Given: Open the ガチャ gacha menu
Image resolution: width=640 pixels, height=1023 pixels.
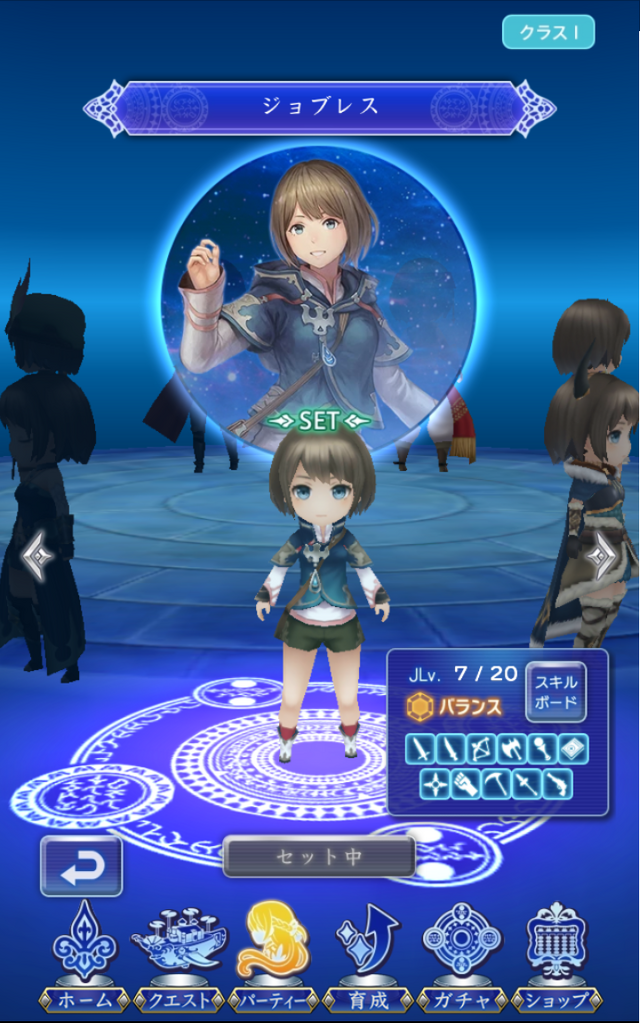Looking at the screenshot, I should tap(462, 955).
